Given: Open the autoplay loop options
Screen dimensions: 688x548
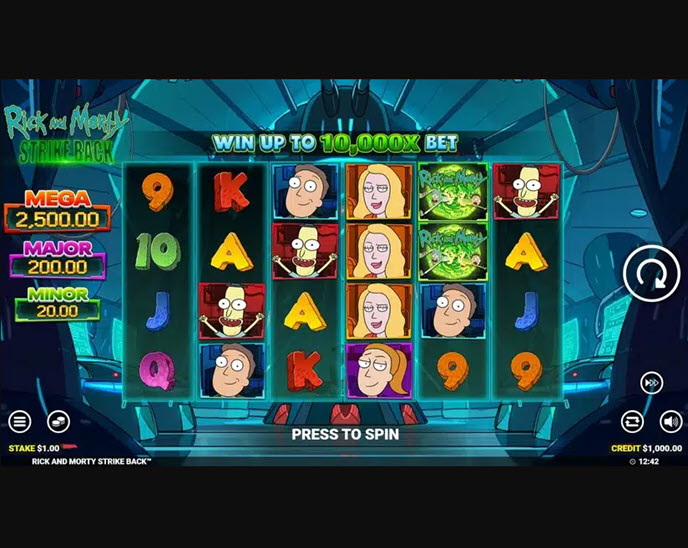Looking at the screenshot, I should (x=631, y=421).
